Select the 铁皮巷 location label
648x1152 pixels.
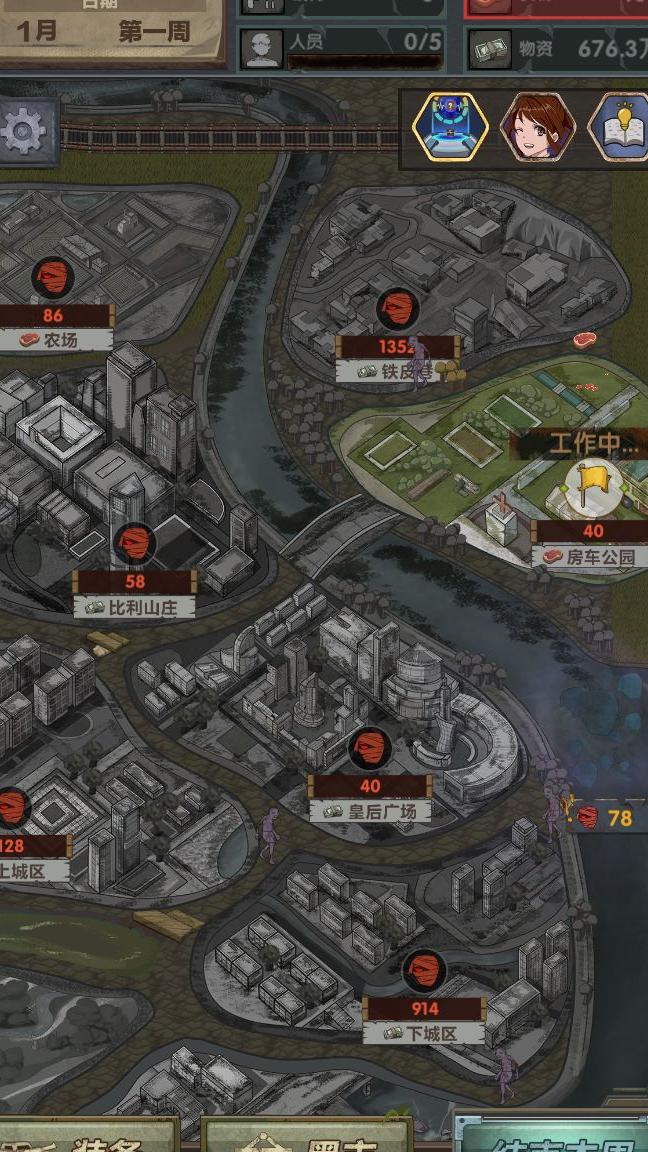tap(397, 372)
